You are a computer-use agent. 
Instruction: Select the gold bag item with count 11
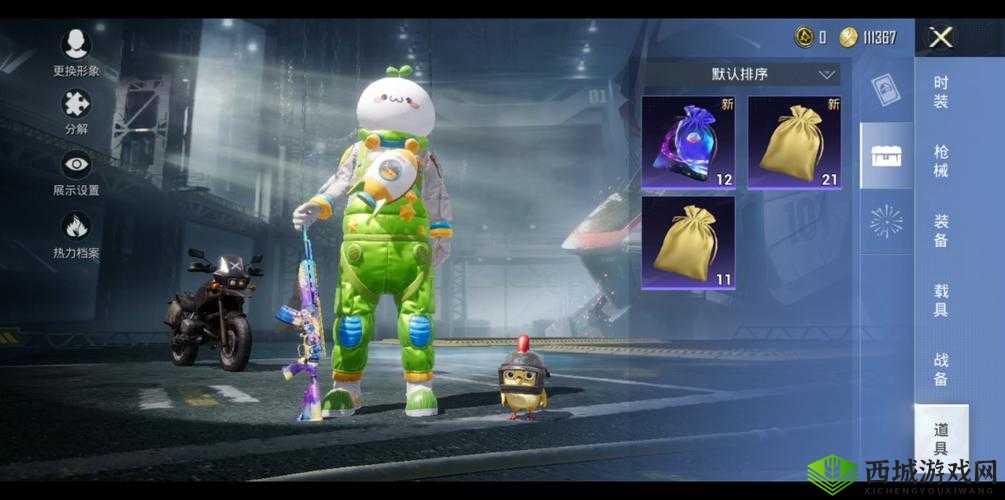[x=688, y=242]
